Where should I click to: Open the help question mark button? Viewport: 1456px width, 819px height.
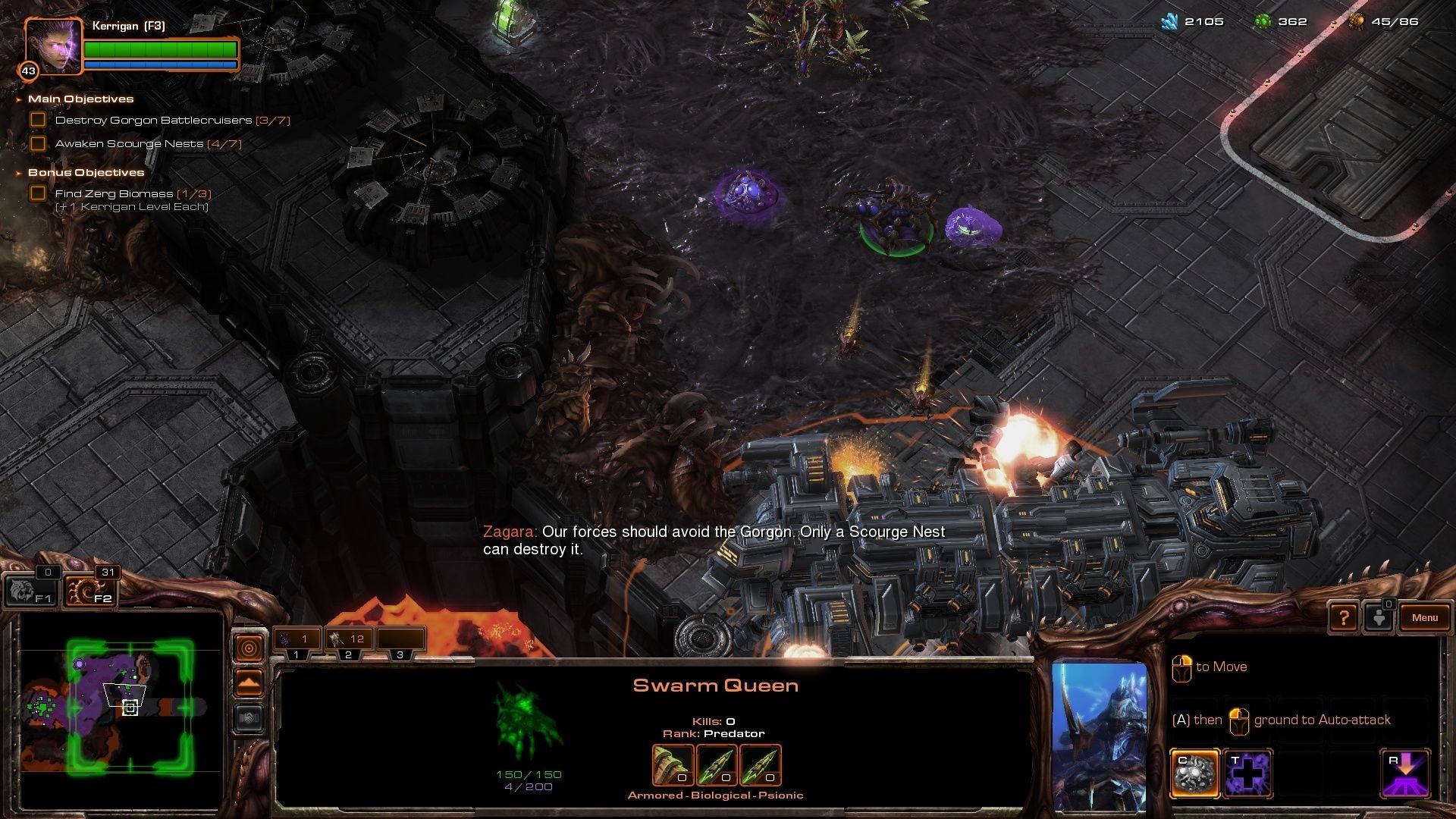click(1343, 617)
